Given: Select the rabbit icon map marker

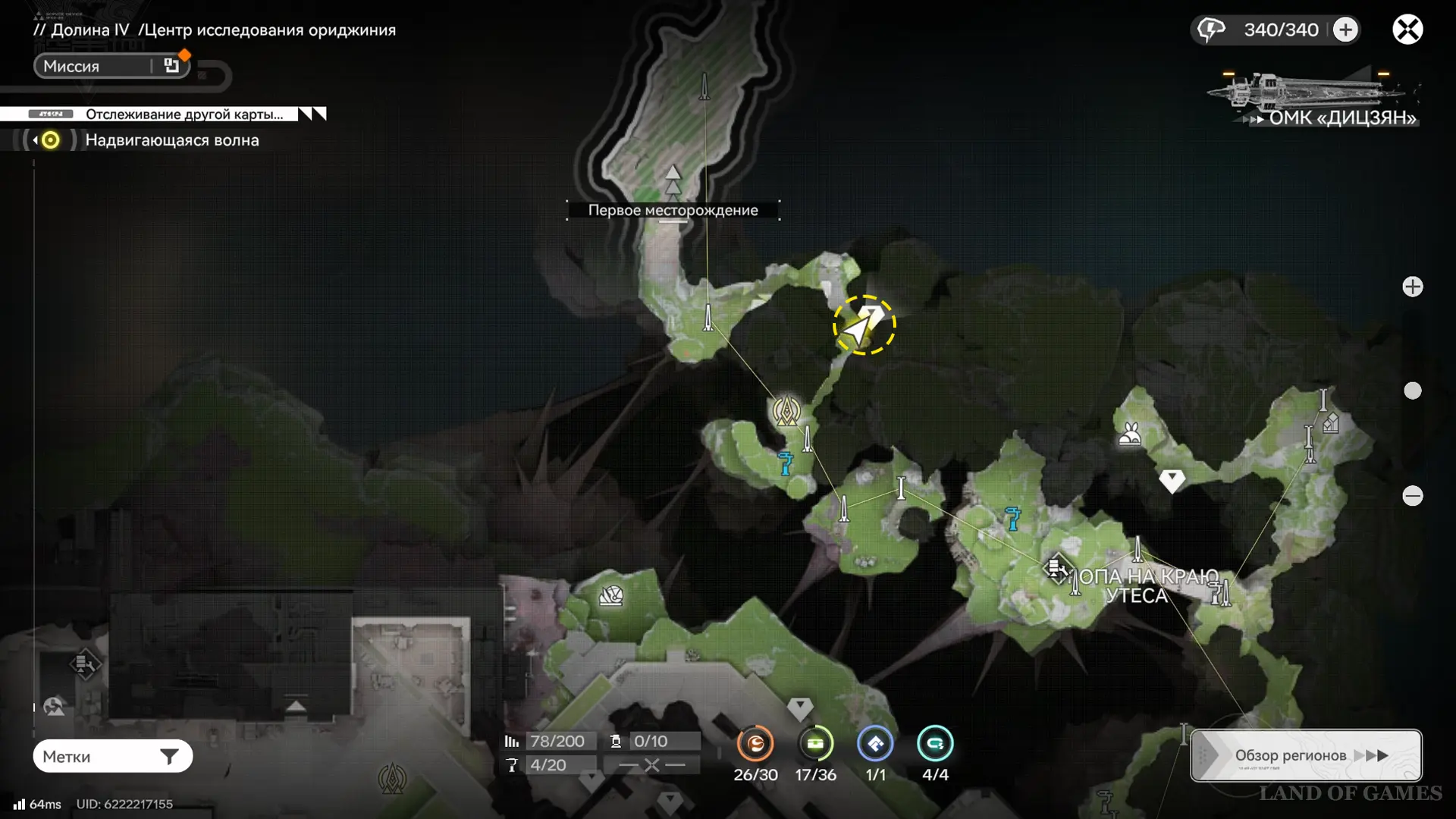Looking at the screenshot, I should [x=1130, y=434].
